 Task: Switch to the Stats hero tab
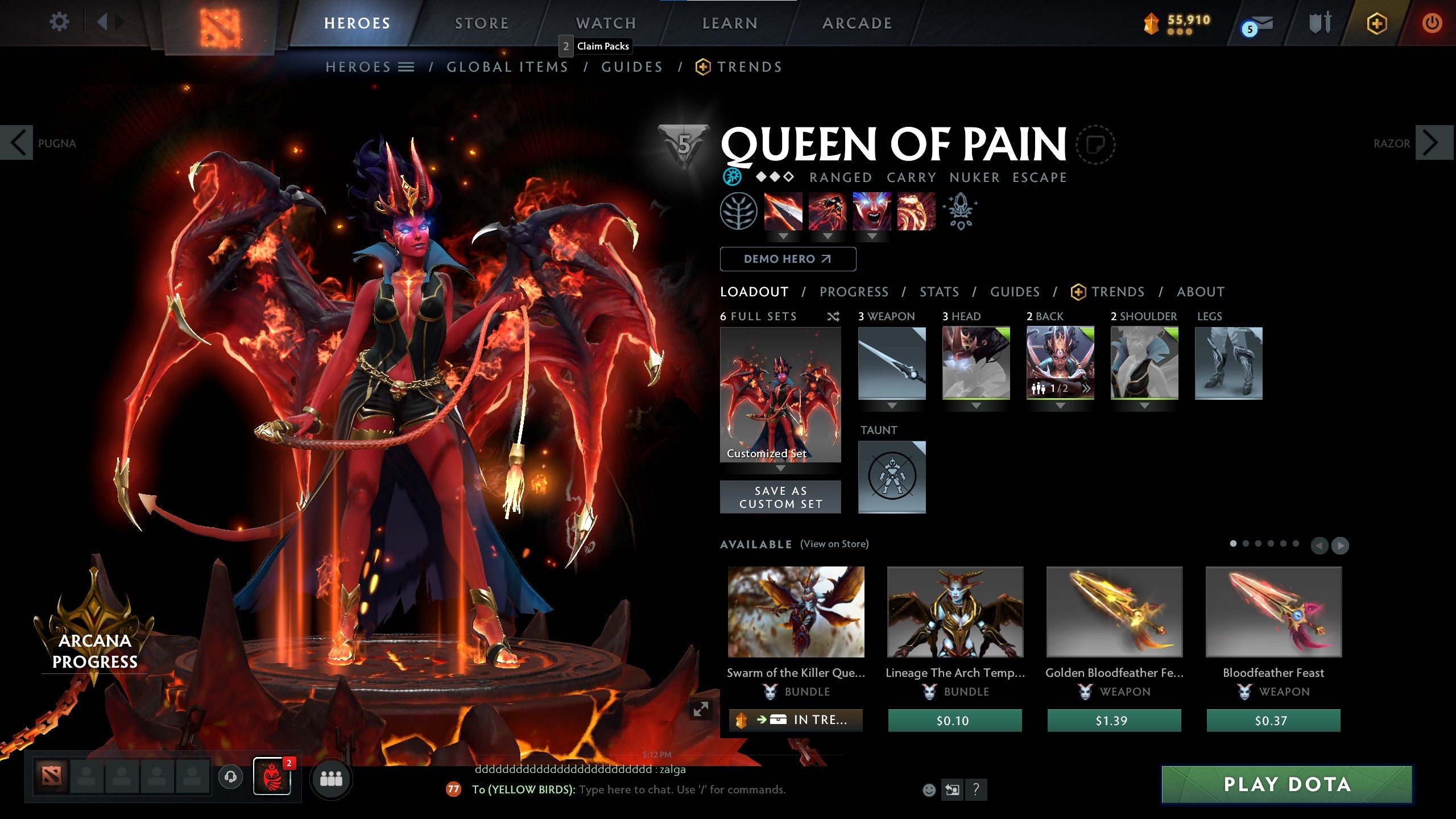coord(939,292)
